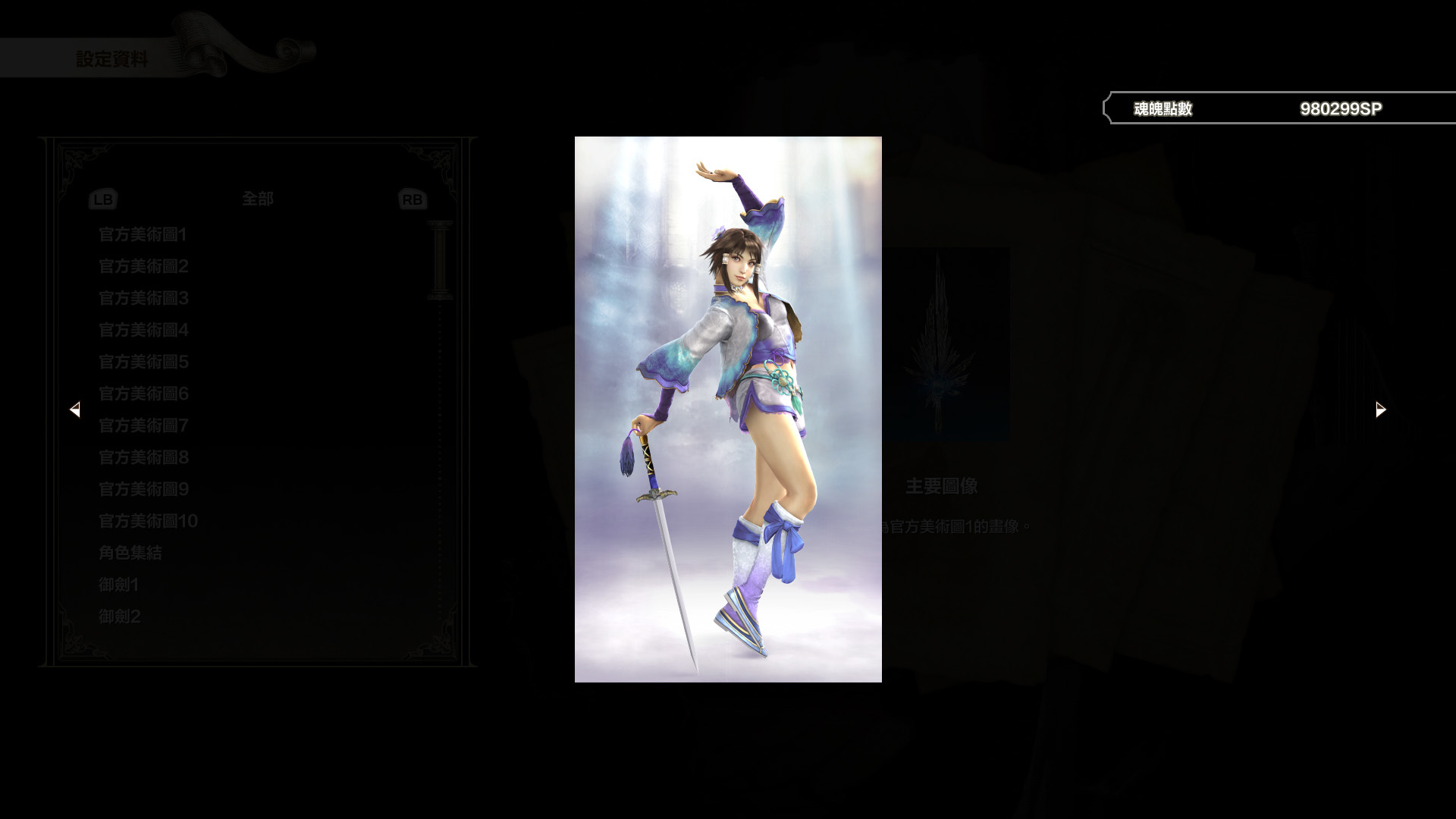Choose 官方美術圖5 from the list
1456x819 pixels.
[143, 362]
